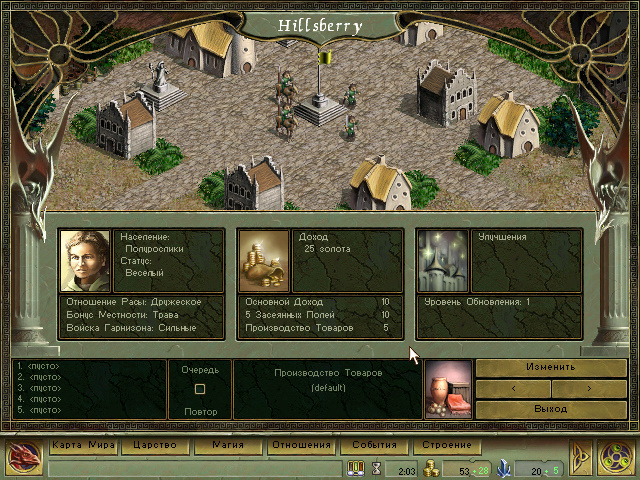640x480 pixels.
Task: Click the red dragon icon button
Action: (x=23, y=455)
